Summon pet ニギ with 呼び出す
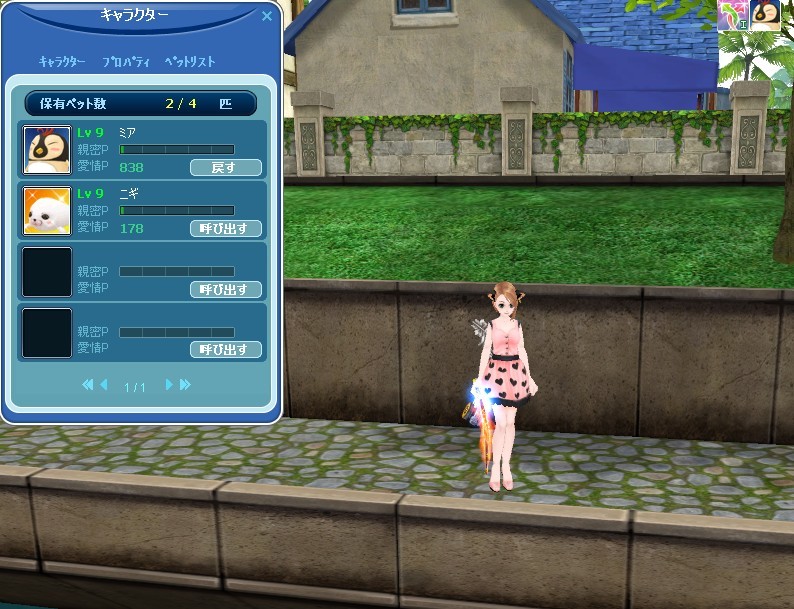 [225, 228]
